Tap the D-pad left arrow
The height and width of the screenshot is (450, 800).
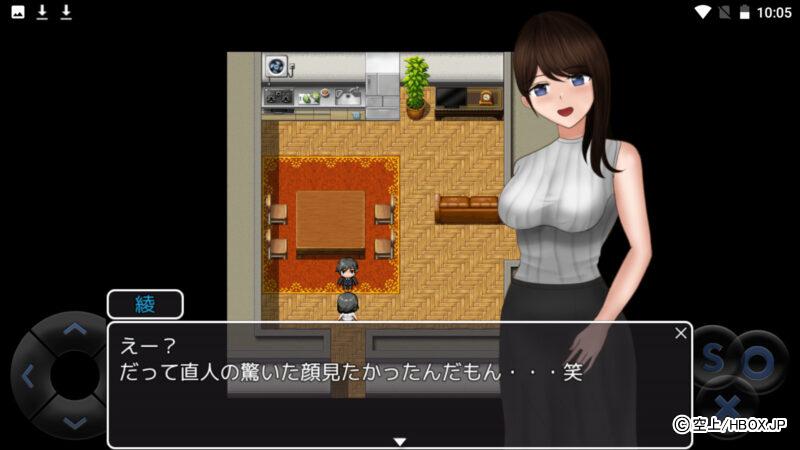click(28, 376)
